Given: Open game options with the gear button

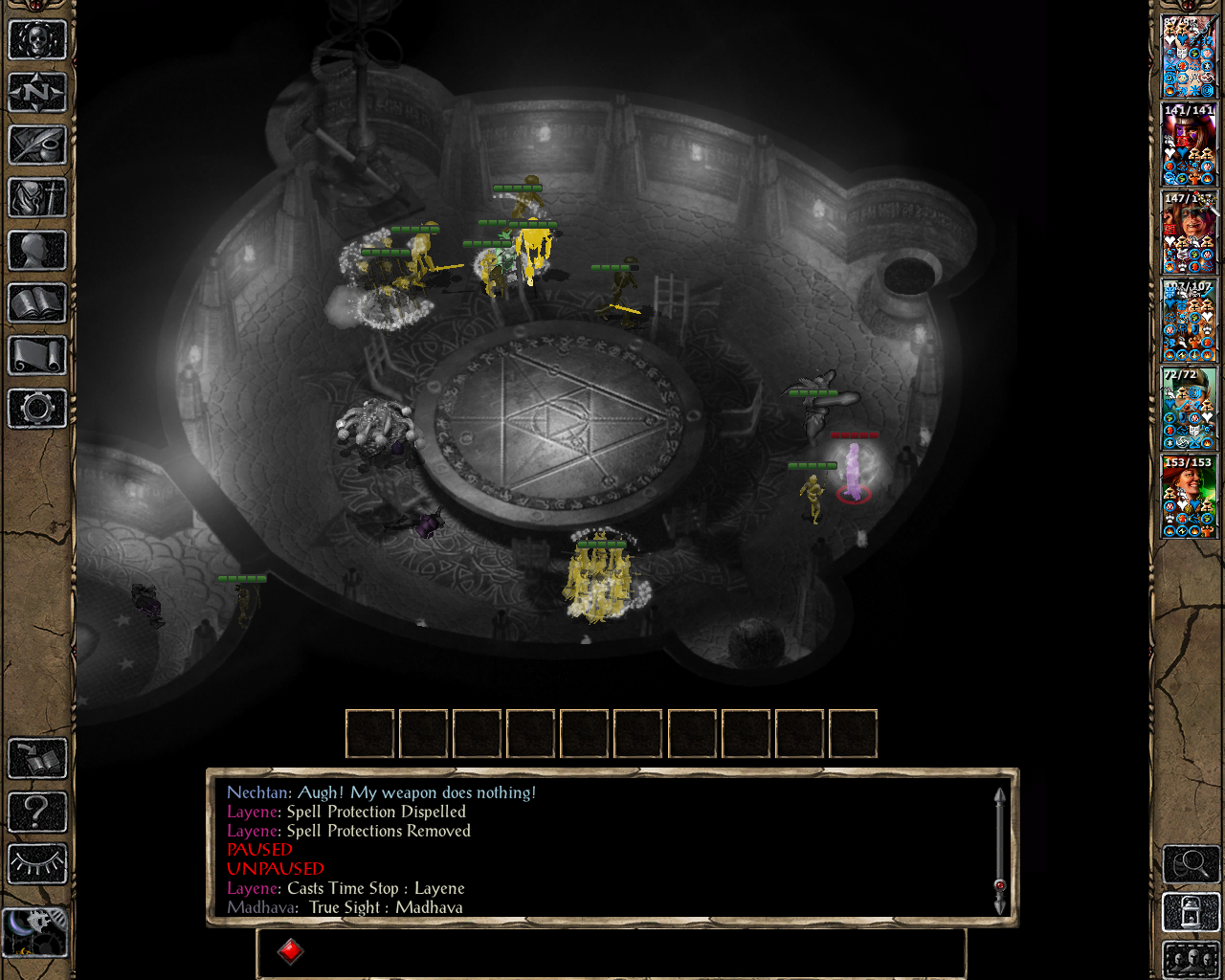Looking at the screenshot, I should tap(37, 409).
